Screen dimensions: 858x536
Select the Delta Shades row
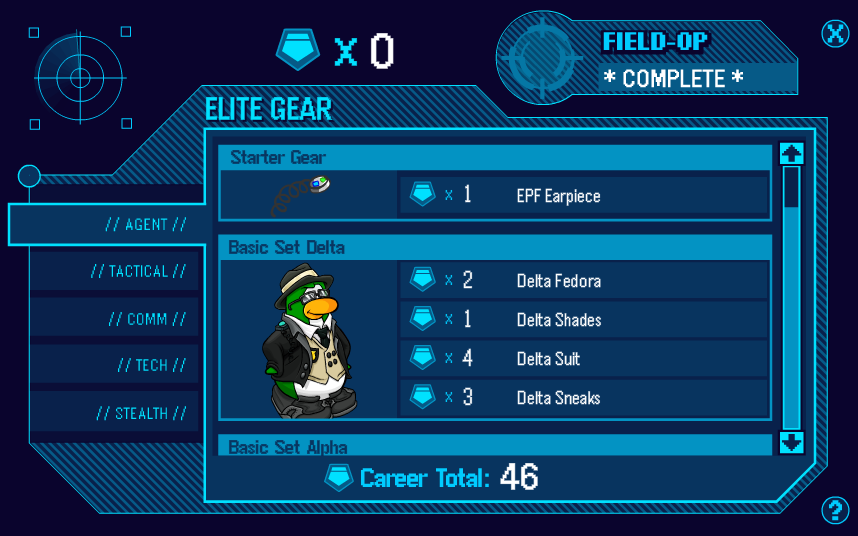(583, 320)
